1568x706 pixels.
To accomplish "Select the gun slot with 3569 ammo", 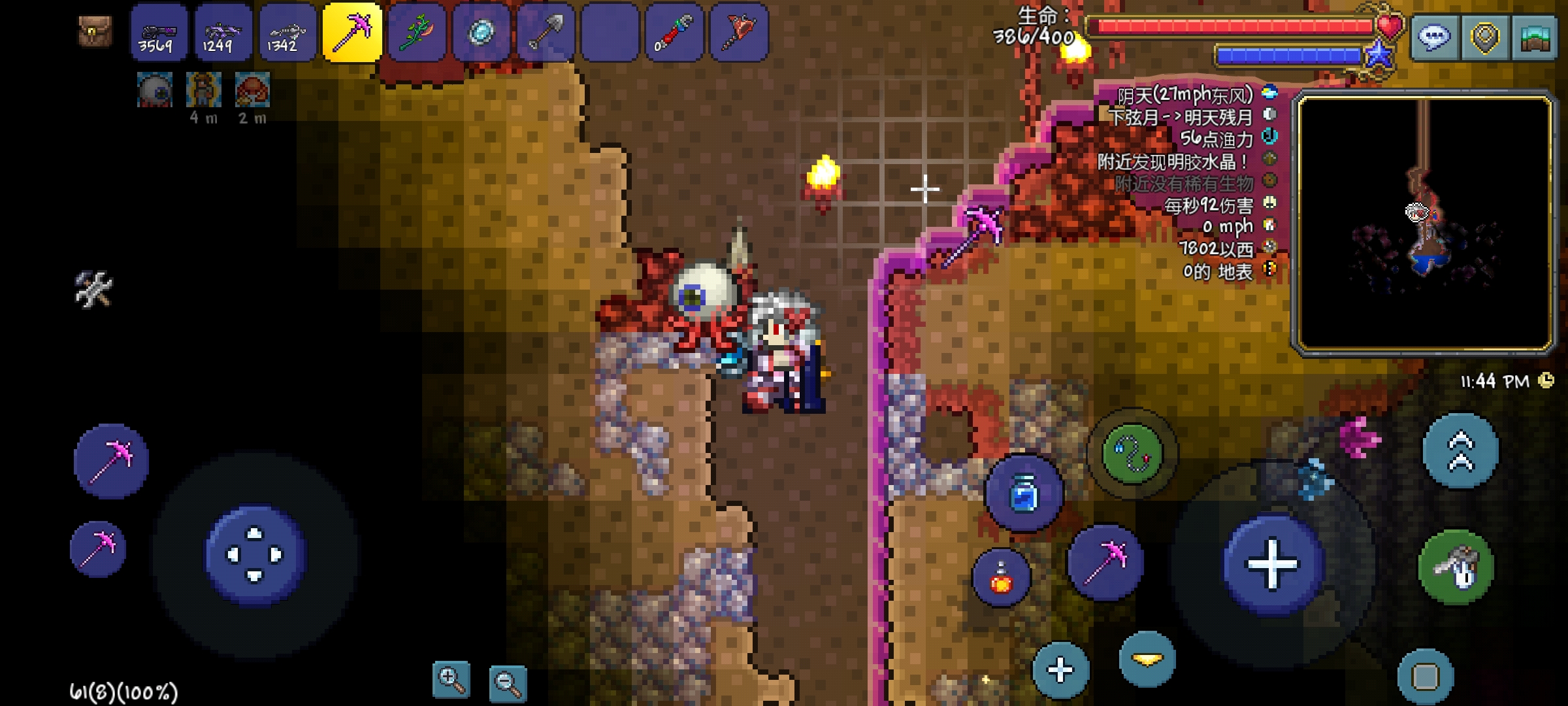I will [x=159, y=33].
